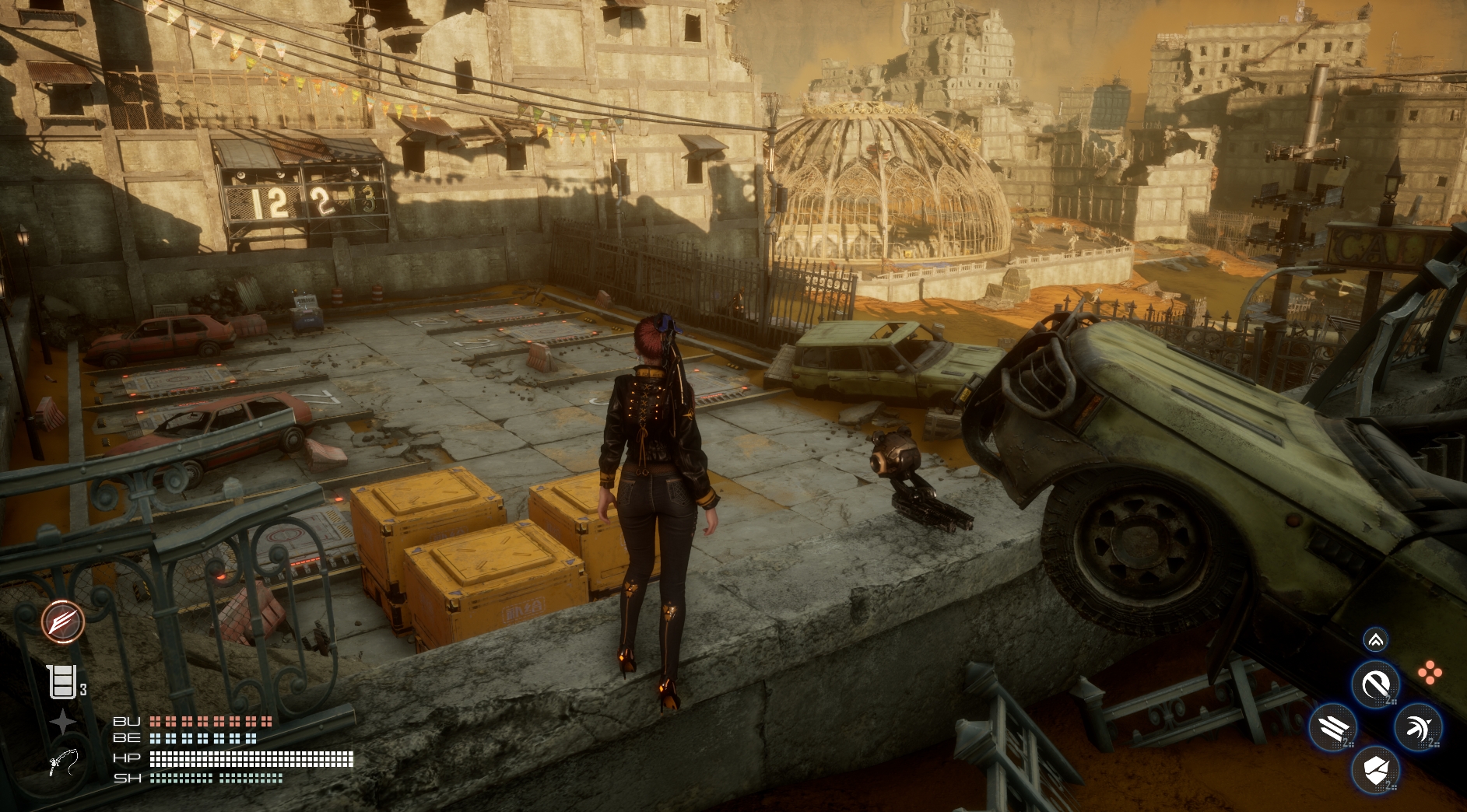1467x812 pixels.
Task: Toggle the double-chevron up skill set icon
Action: [x=1376, y=640]
